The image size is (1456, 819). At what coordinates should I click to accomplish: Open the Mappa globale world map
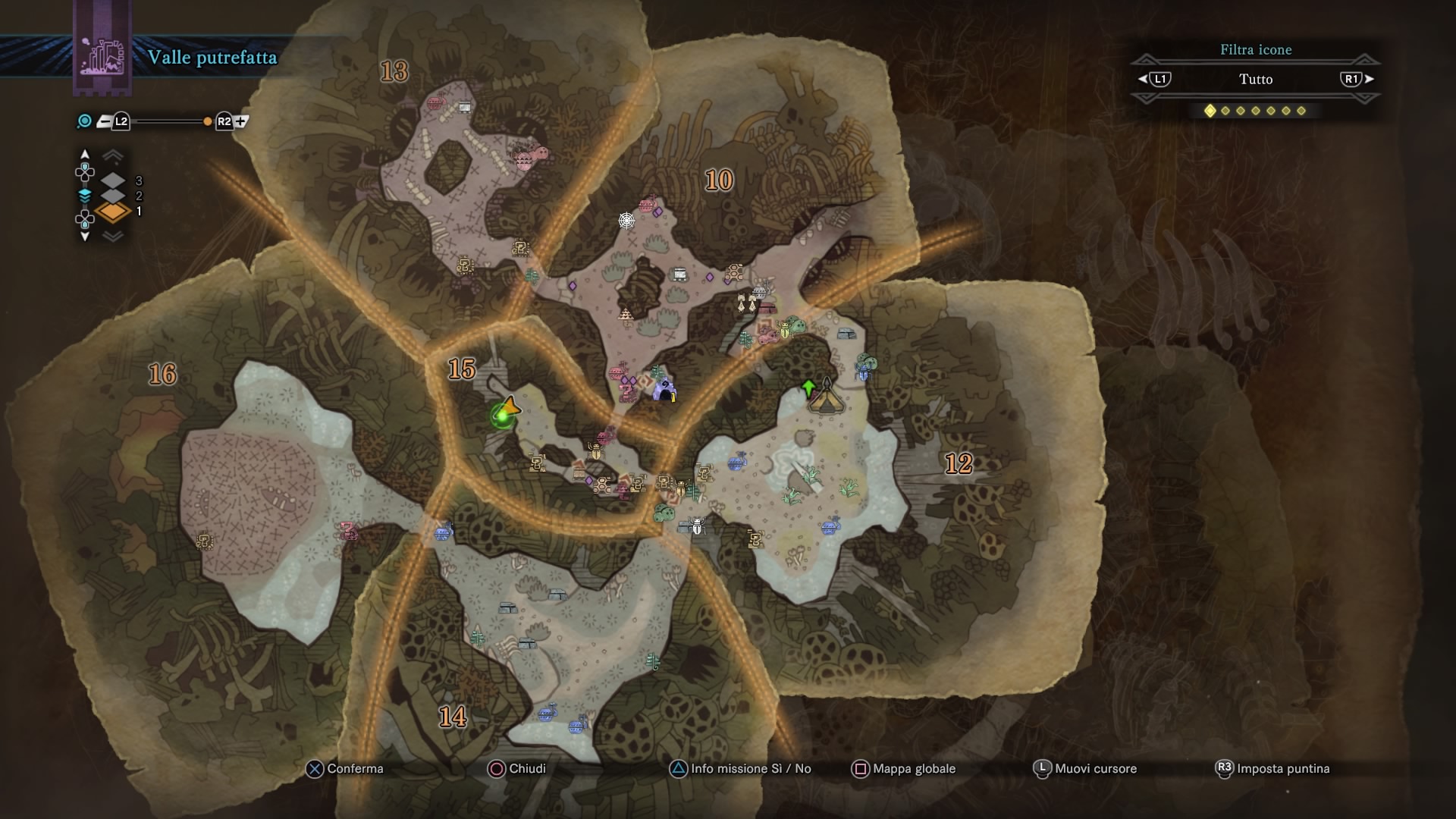(x=904, y=769)
